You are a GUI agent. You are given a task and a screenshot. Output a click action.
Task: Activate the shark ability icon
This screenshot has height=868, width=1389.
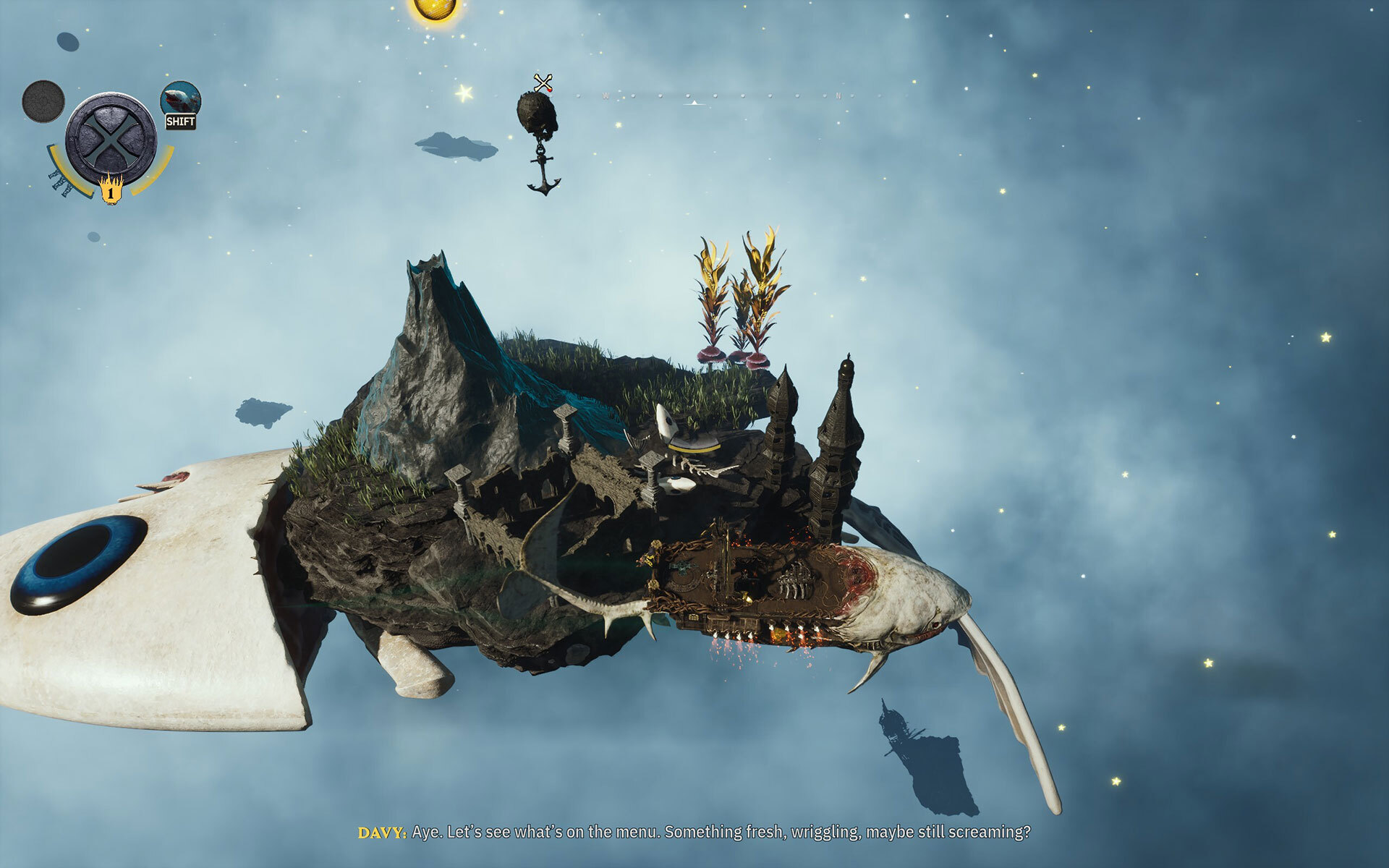[180, 99]
